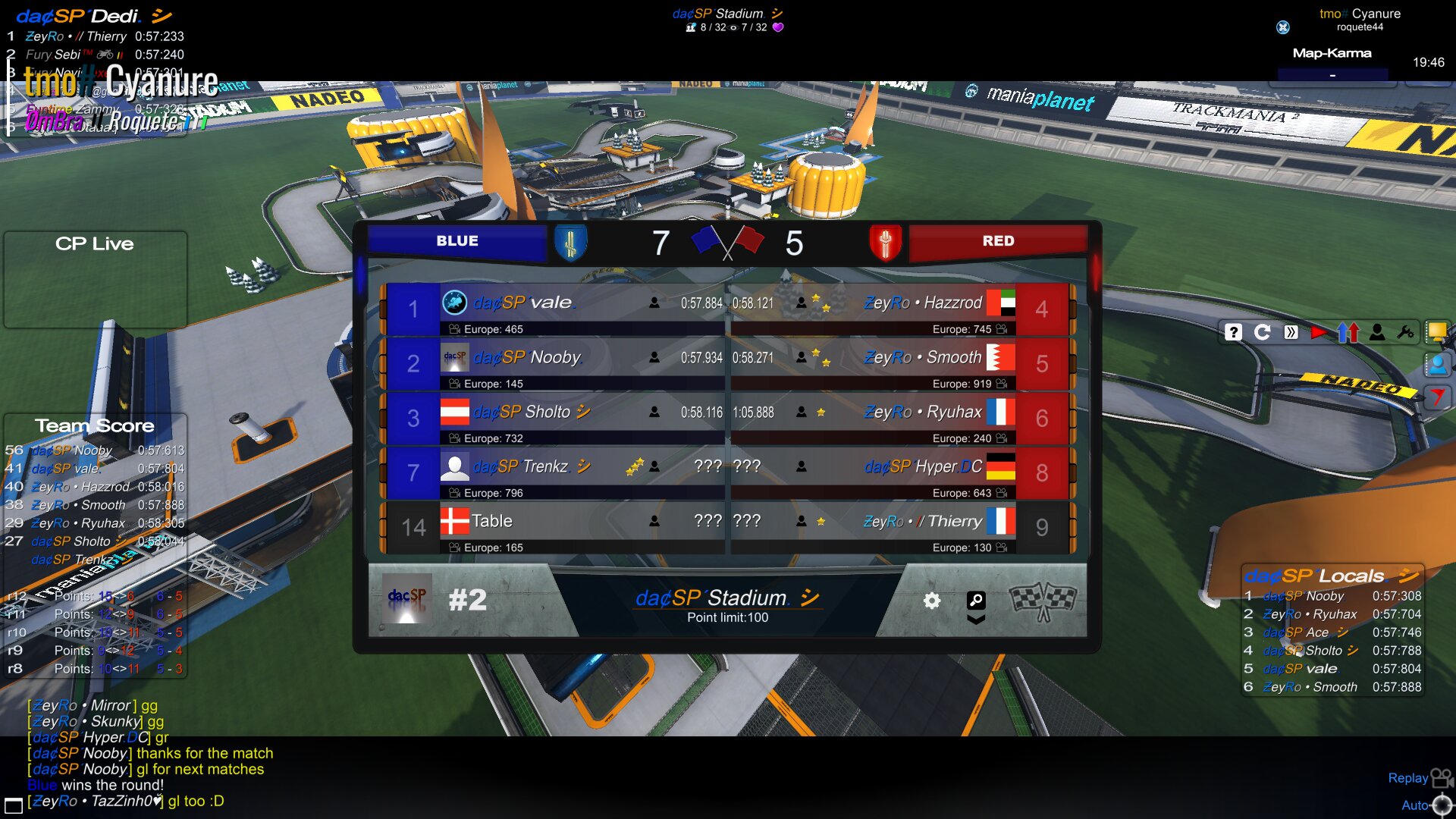The height and width of the screenshot is (819, 1456).
Task: Click the red flag side icon
Action: coord(1437,396)
